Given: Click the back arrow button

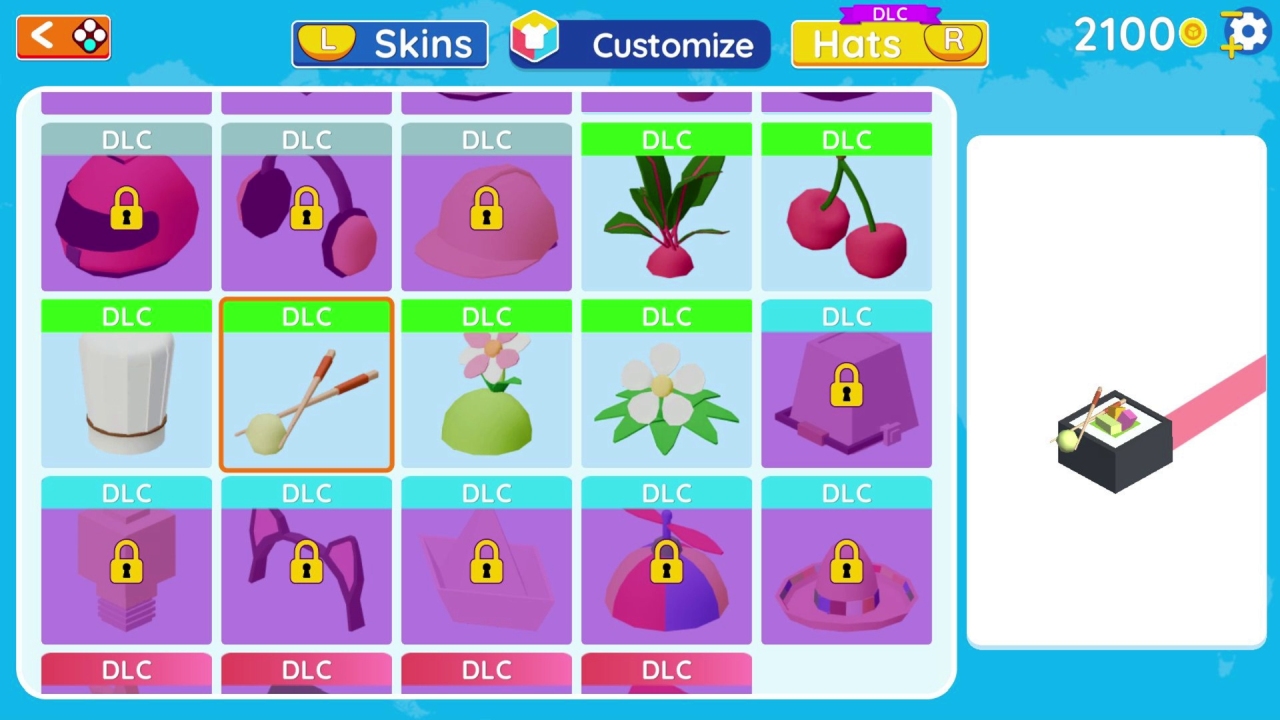Looking at the screenshot, I should [62, 37].
